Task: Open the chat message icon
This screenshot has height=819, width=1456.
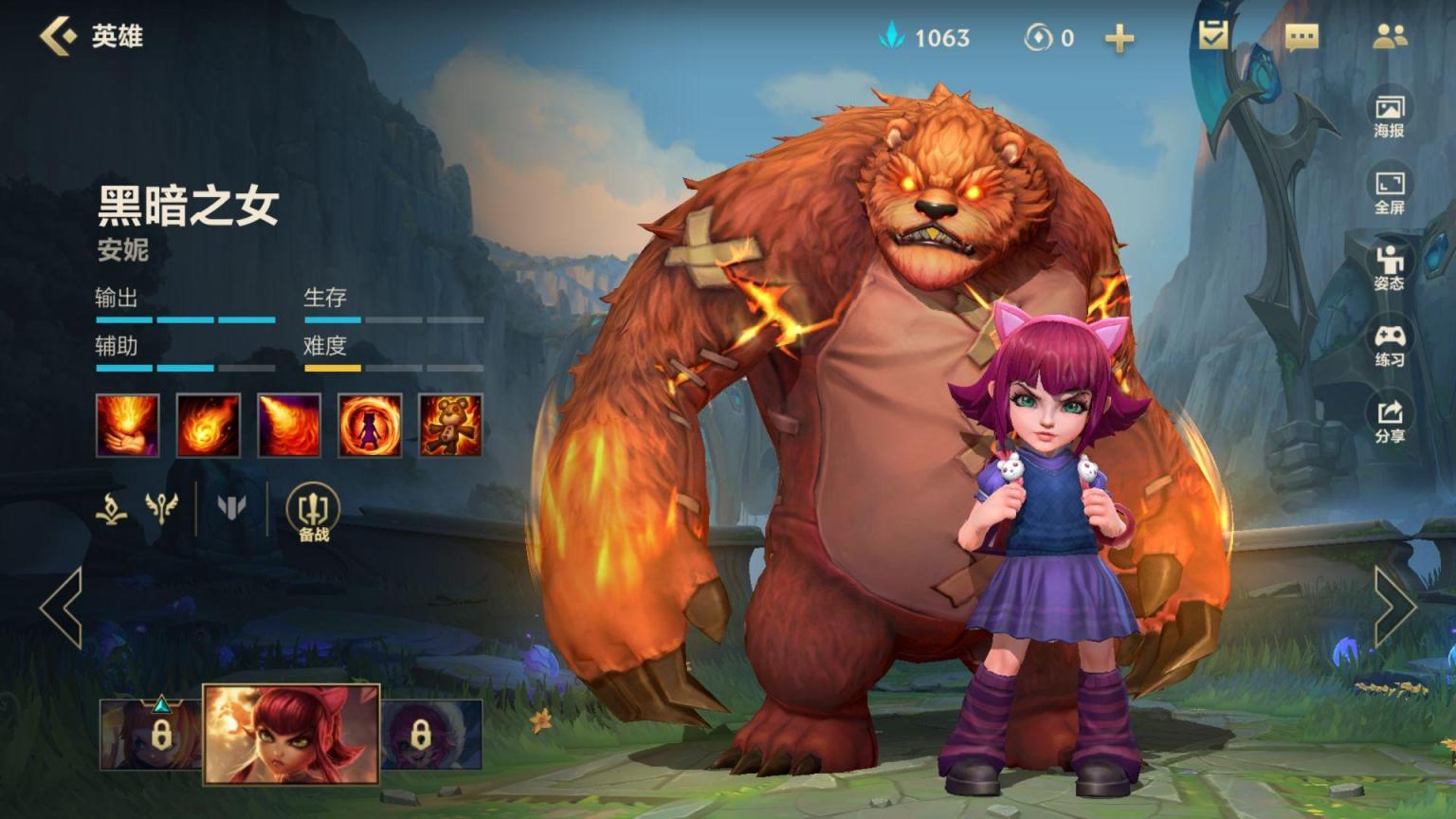Action: [1301, 37]
